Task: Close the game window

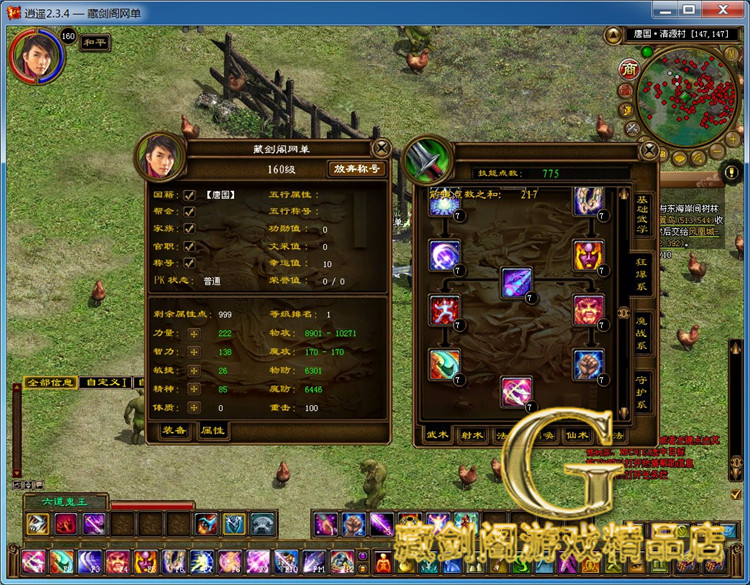Action: pos(723,9)
